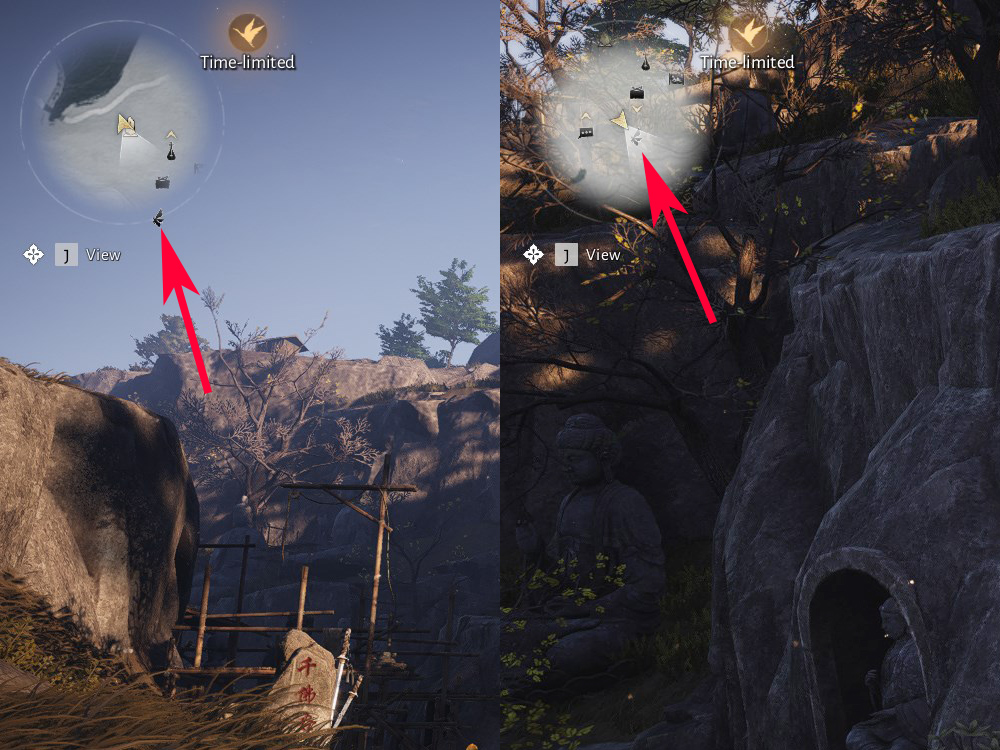Image resolution: width=1000 pixels, height=750 pixels.
Task: Click the landscape picture marker on the minimap
Action: pos(676,78)
